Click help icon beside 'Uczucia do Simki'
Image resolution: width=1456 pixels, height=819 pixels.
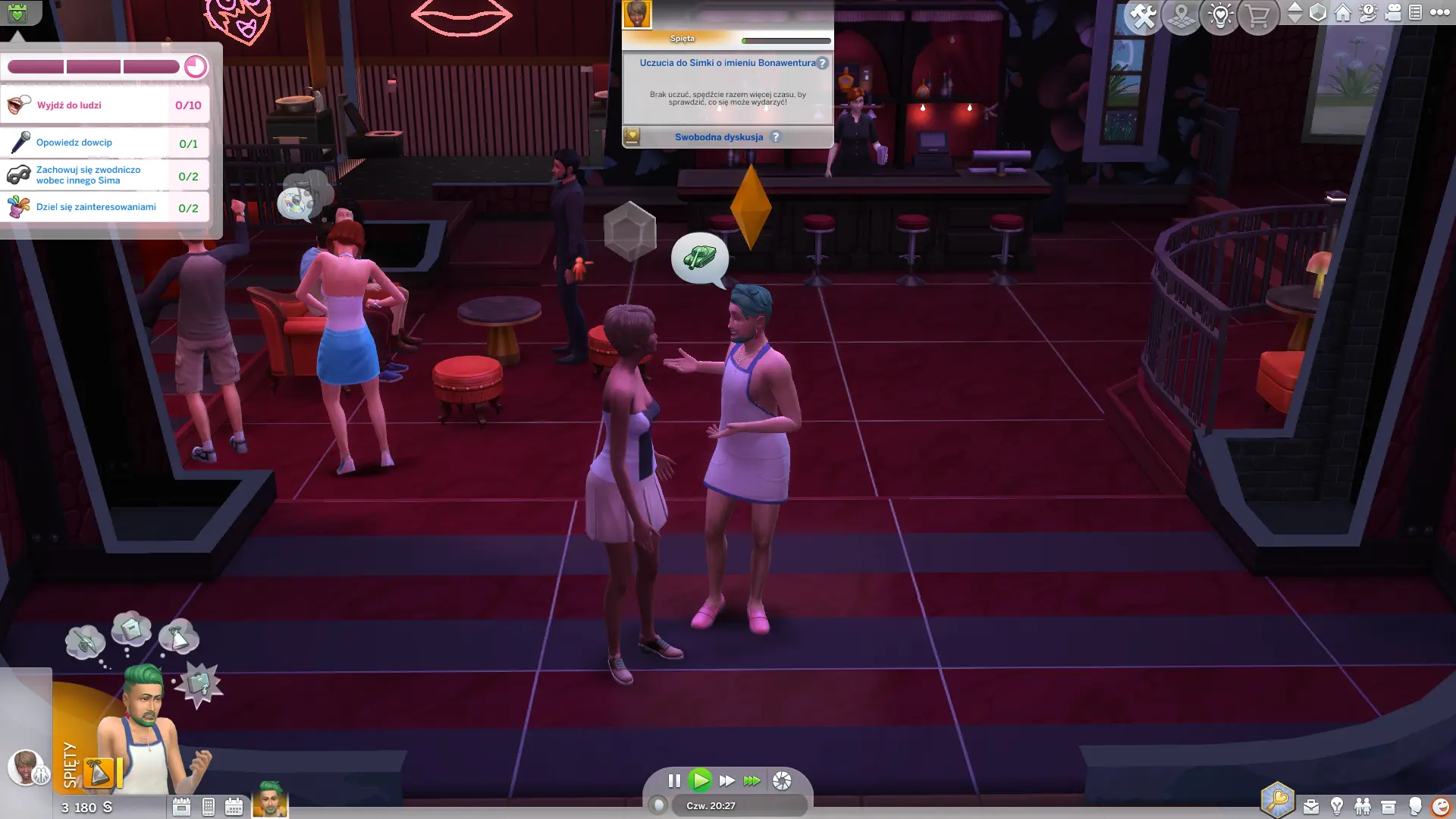click(823, 63)
